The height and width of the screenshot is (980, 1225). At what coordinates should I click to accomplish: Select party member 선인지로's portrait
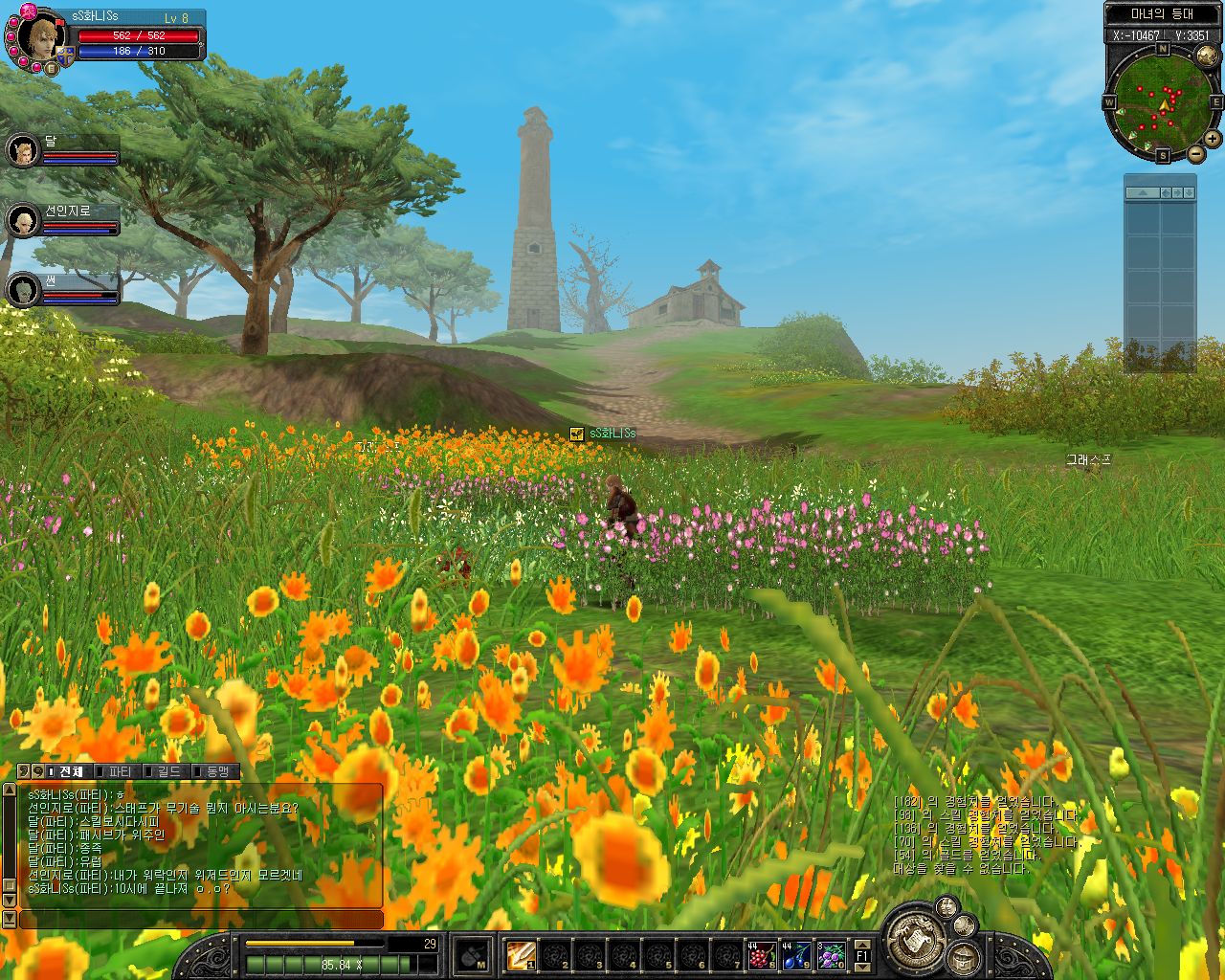pos(22,221)
